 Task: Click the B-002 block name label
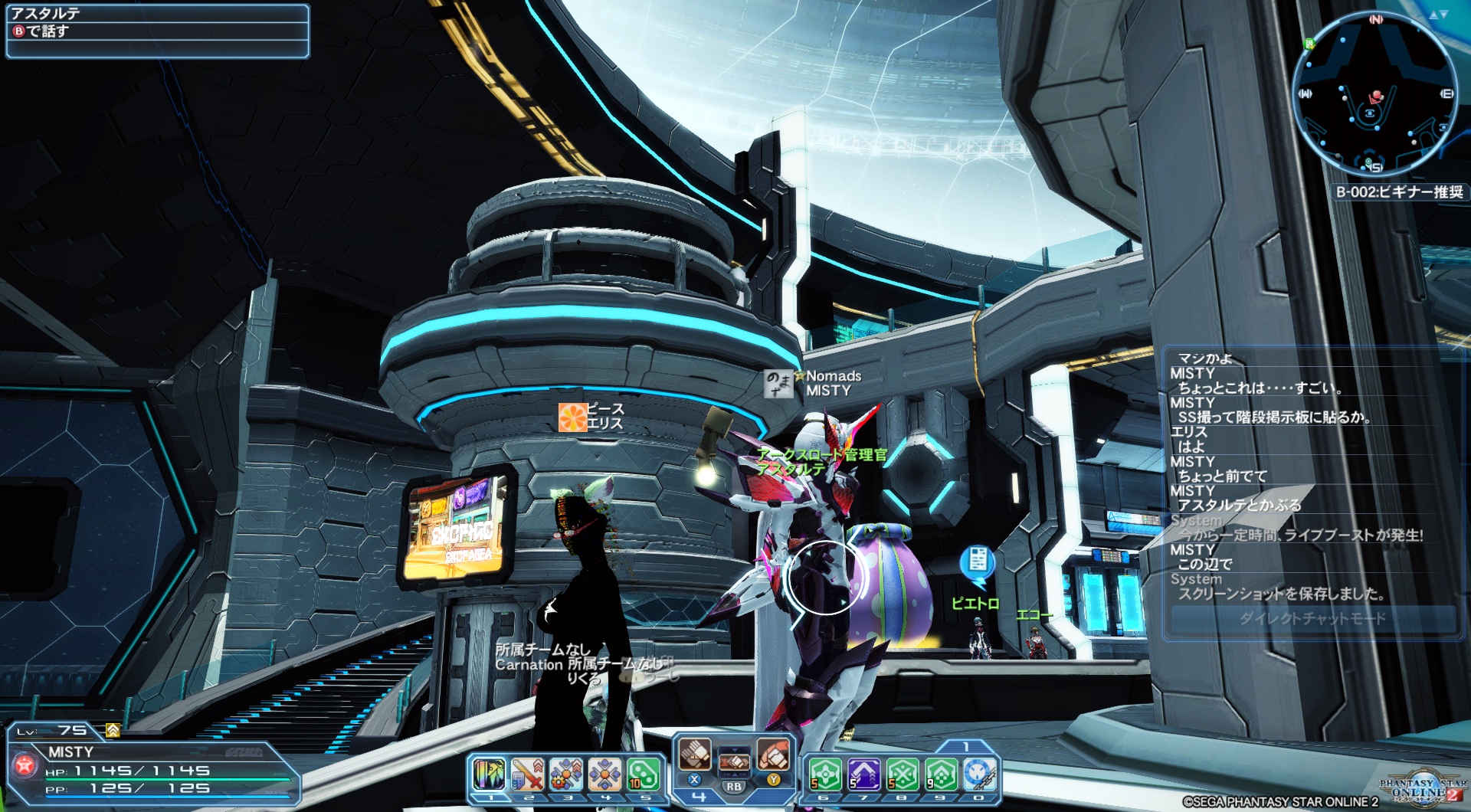tap(1399, 192)
